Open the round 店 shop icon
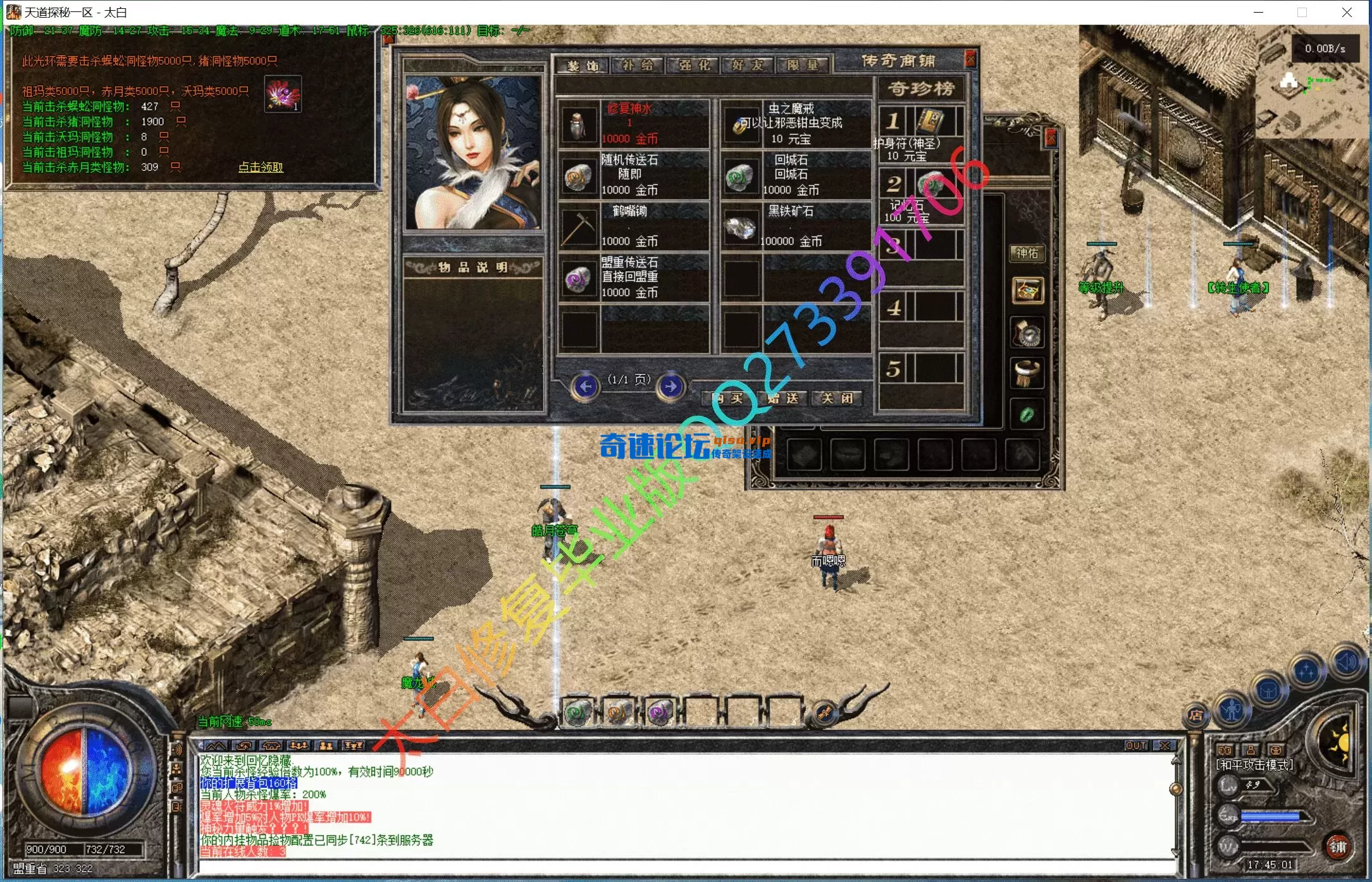1372x882 pixels. point(1195,715)
